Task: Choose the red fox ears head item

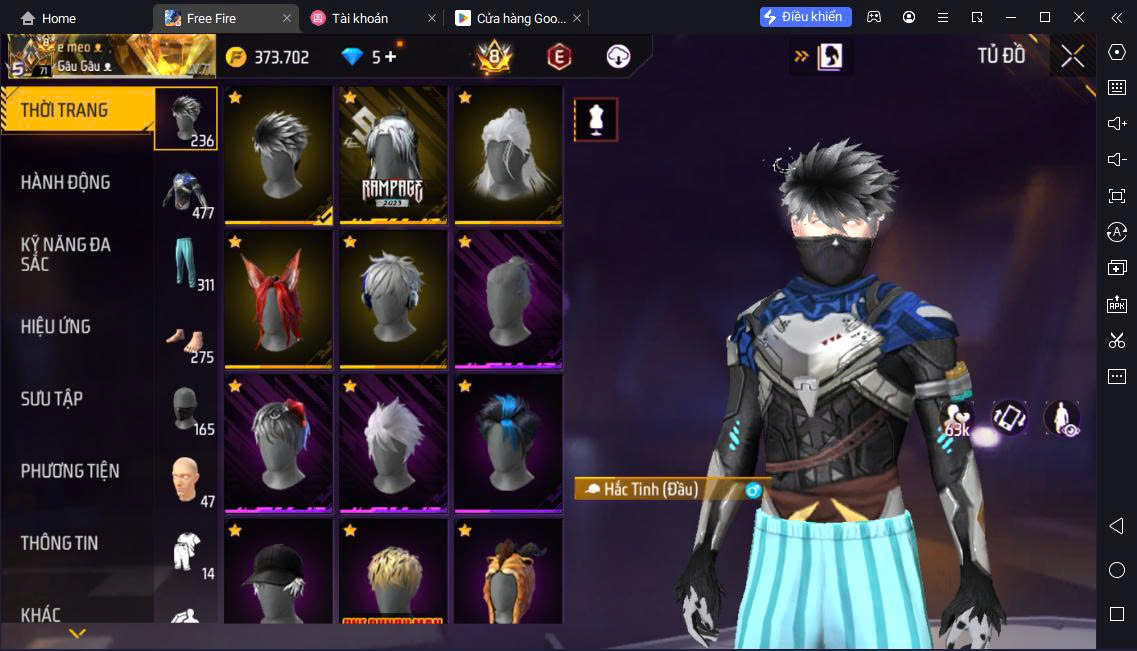Action: pyautogui.click(x=278, y=299)
